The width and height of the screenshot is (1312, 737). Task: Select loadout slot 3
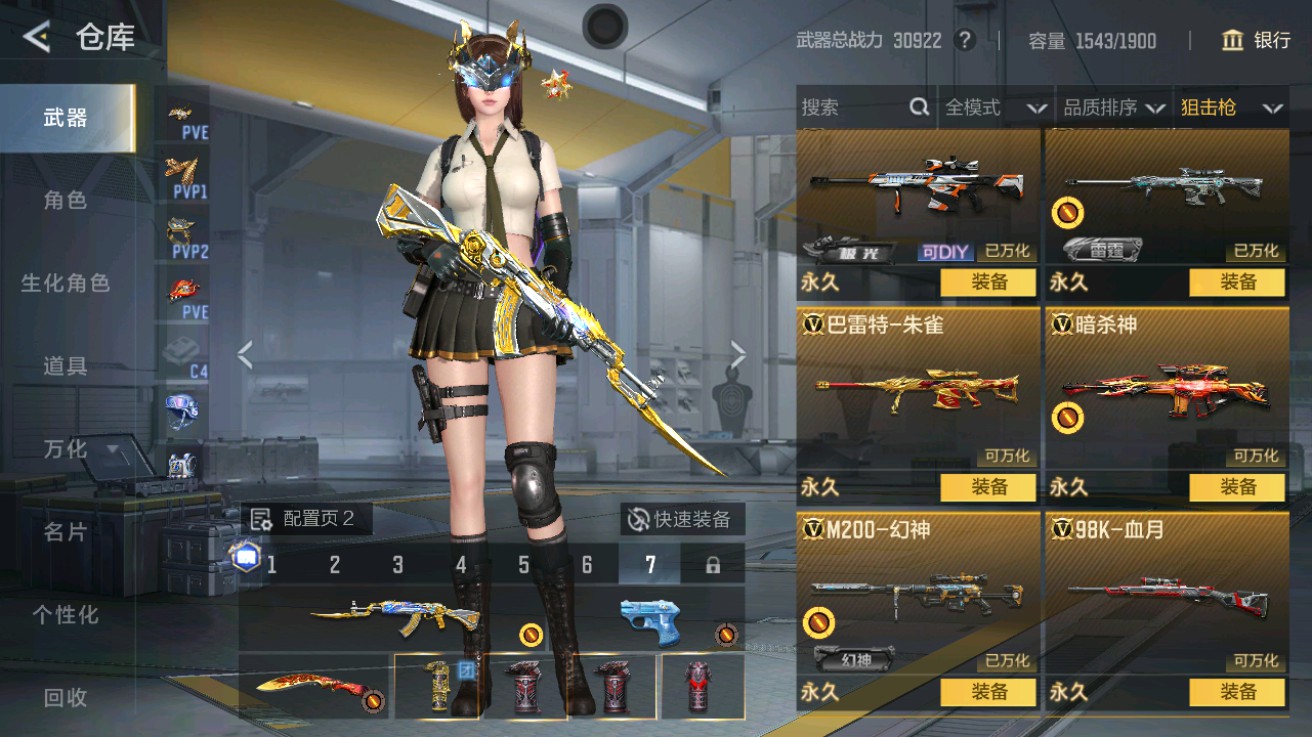click(398, 563)
